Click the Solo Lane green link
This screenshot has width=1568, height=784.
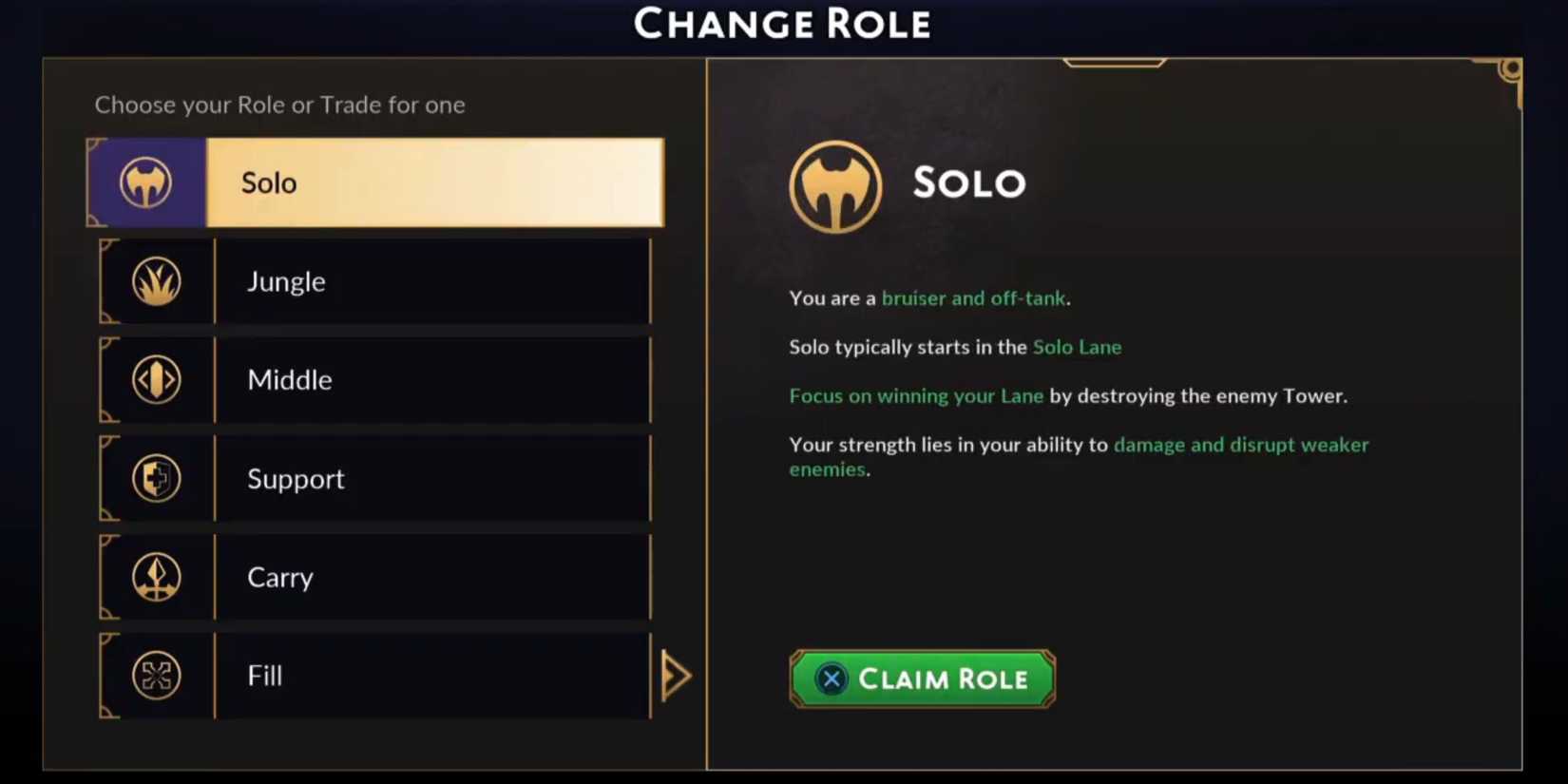(1077, 347)
